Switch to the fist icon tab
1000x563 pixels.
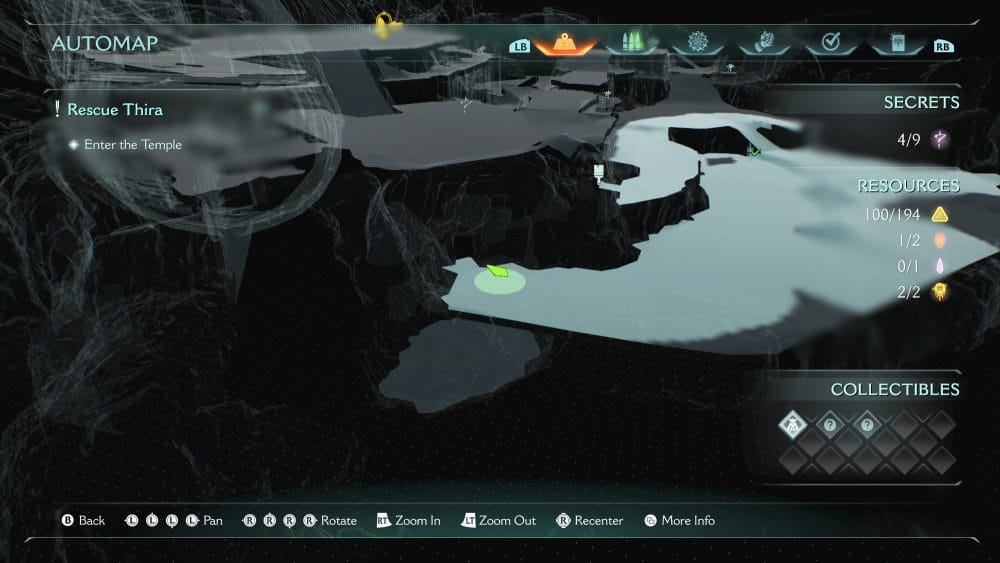(x=763, y=44)
